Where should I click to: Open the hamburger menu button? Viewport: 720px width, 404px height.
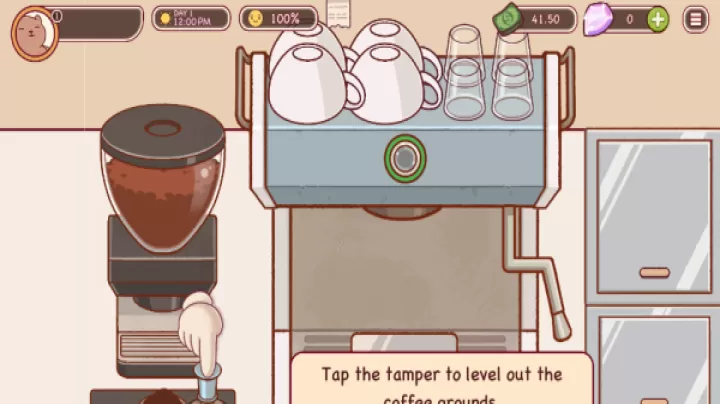(x=695, y=18)
